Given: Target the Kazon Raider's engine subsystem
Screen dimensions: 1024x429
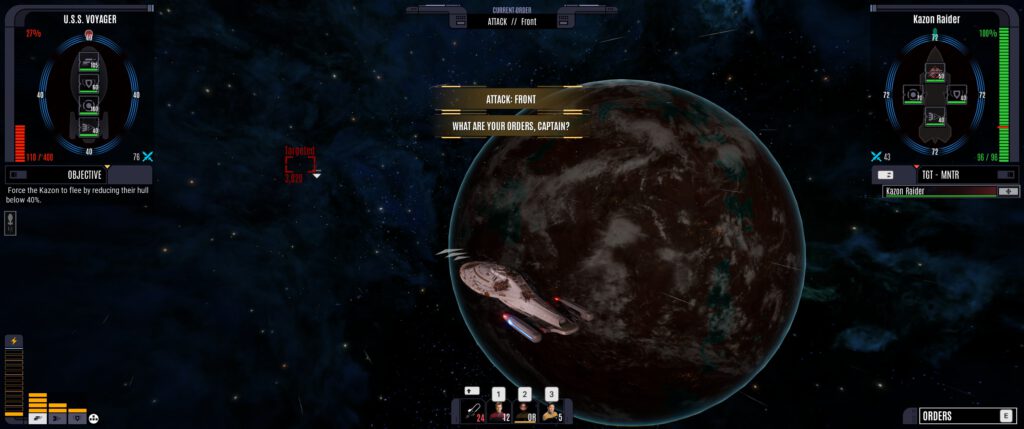Looking at the screenshot, I should coord(936,117).
